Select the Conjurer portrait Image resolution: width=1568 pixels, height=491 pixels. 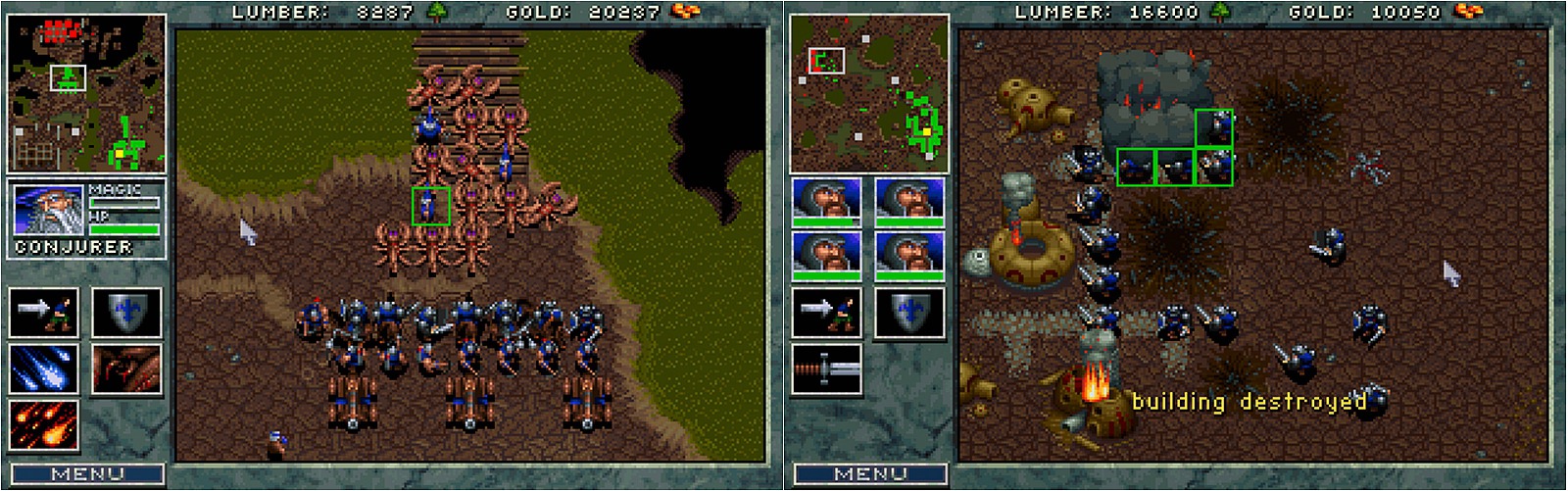tap(47, 210)
